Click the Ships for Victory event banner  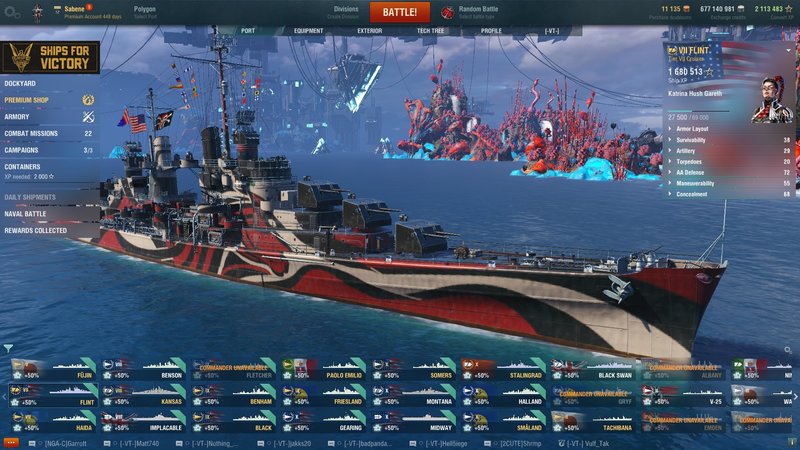49,58
